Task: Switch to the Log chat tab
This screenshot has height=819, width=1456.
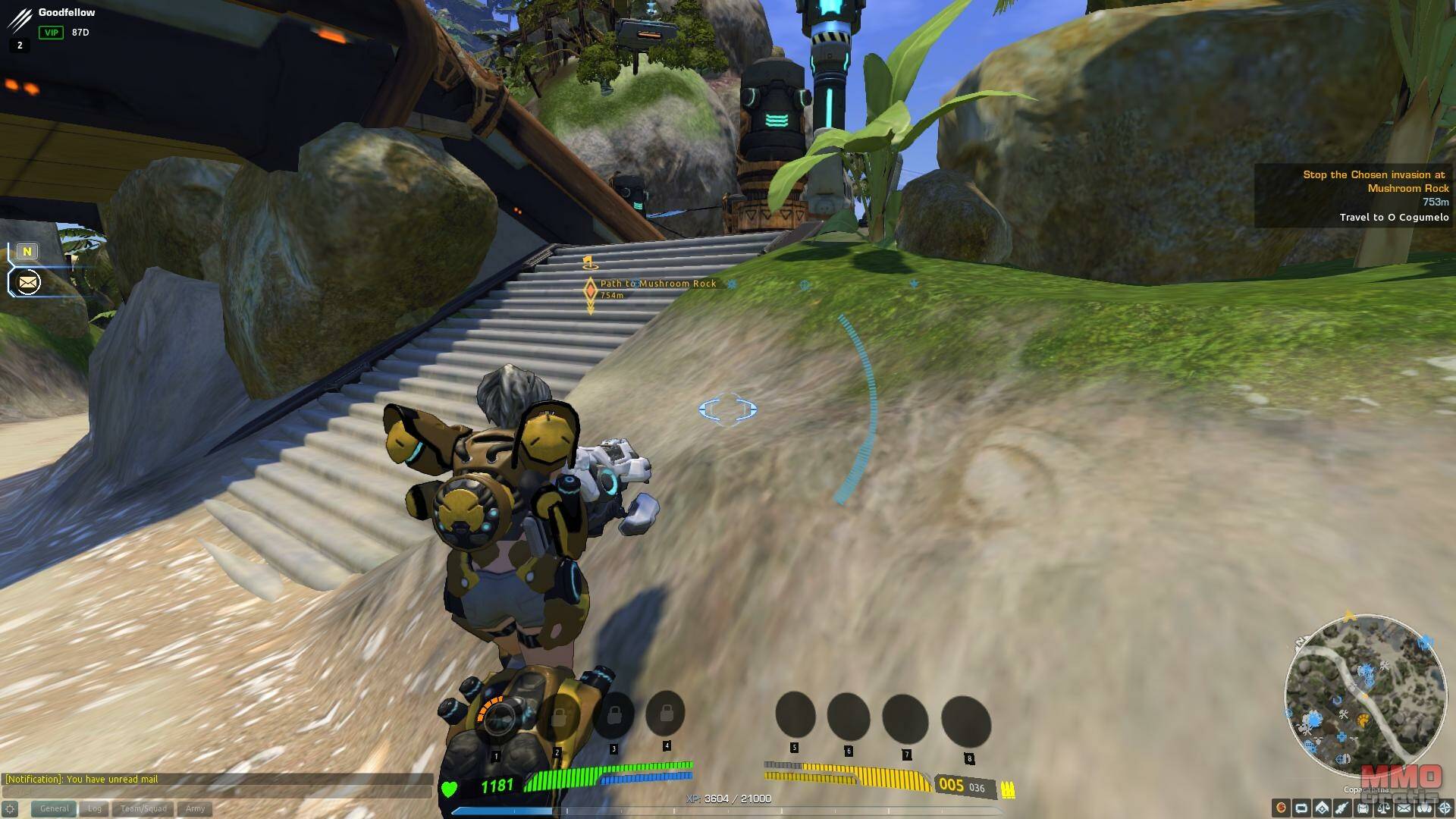Action: point(94,808)
